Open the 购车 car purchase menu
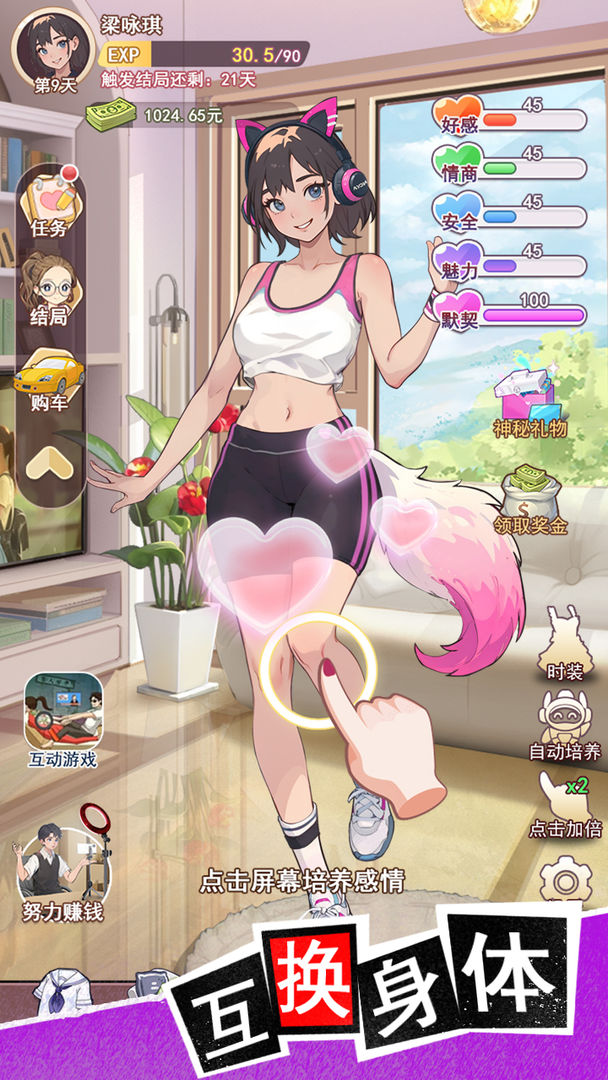This screenshot has height=1080, width=608. point(49,378)
